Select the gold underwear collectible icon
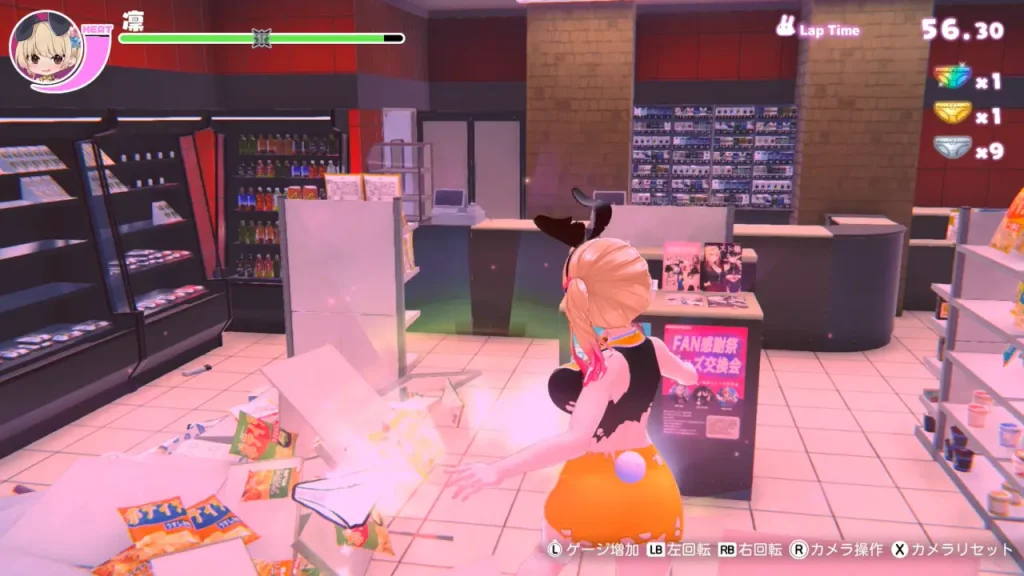 tap(951, 113)
